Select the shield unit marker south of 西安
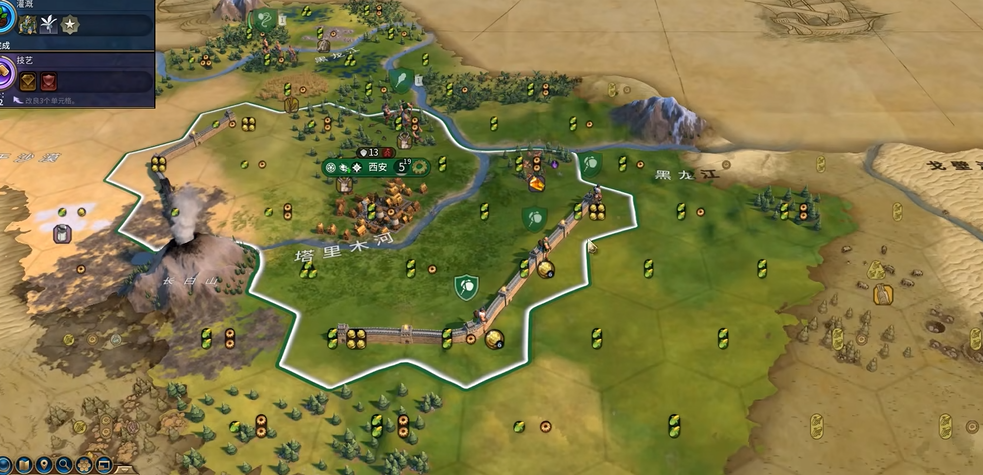The width and height of the screenshot is (983, 475). pos(463,287)
